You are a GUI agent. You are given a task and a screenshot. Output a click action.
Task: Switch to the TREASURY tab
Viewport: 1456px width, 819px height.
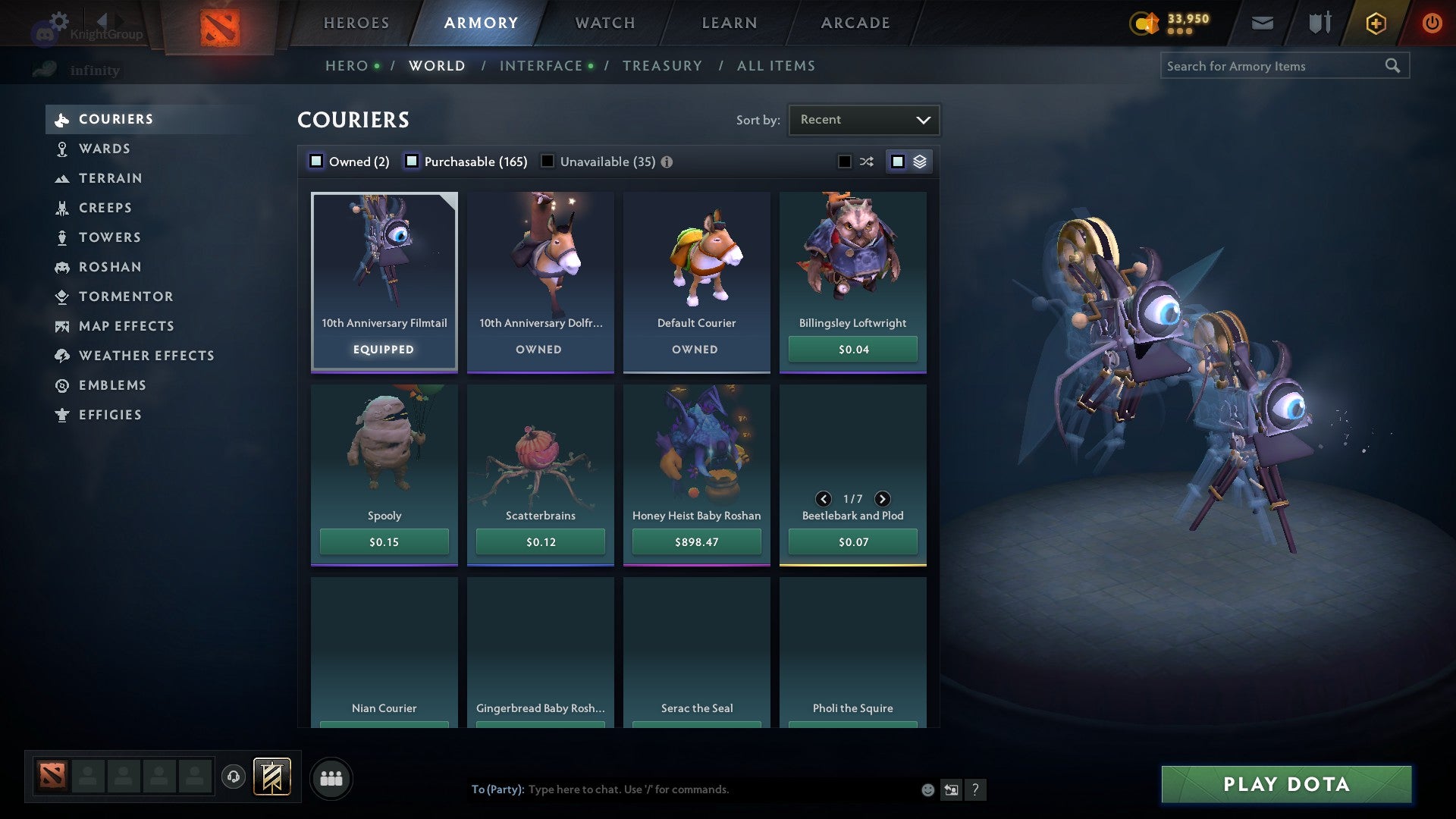tap(662, 65)
